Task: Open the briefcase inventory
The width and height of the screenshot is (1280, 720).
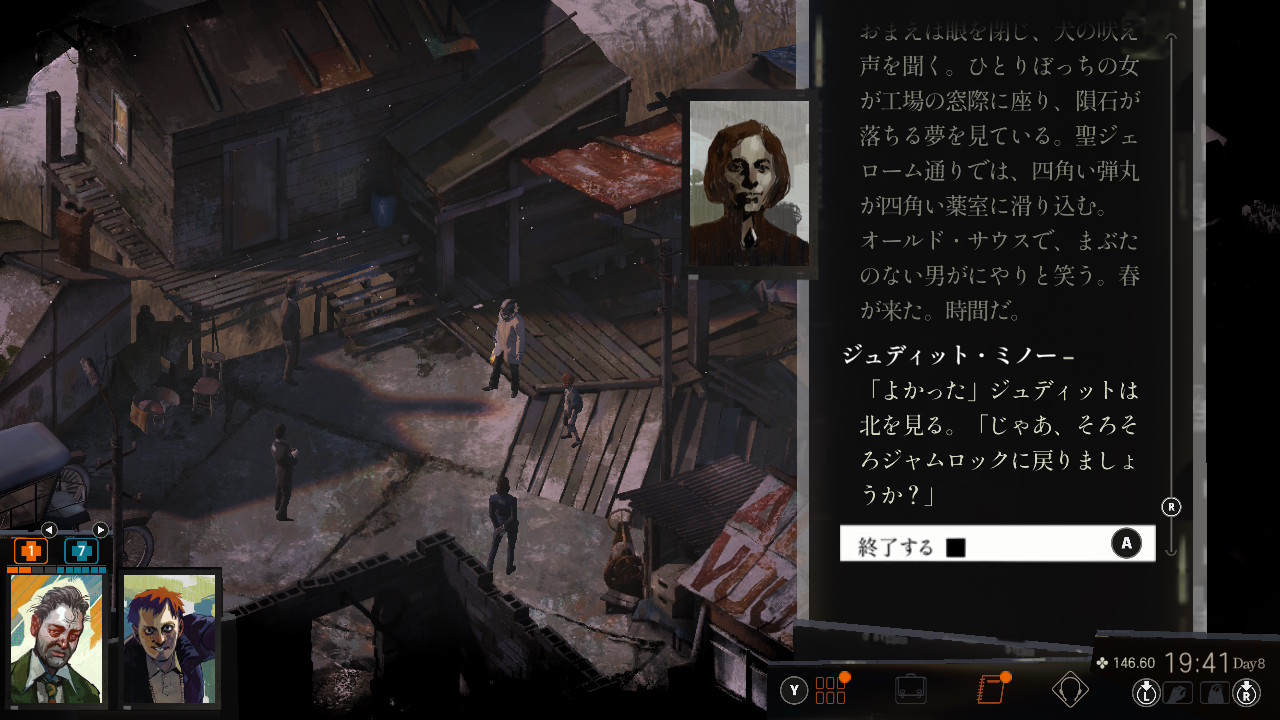Action: click(910, 690)
